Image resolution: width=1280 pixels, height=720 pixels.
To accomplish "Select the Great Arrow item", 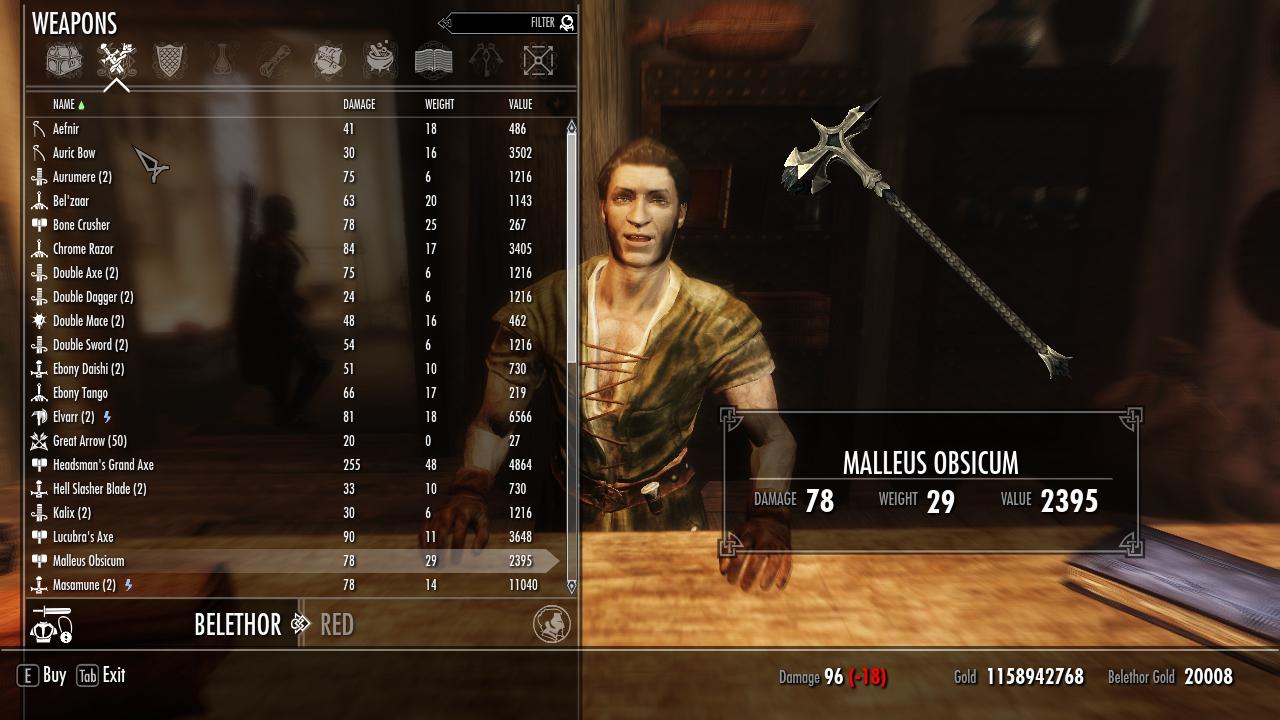I will tap(89, 441).
